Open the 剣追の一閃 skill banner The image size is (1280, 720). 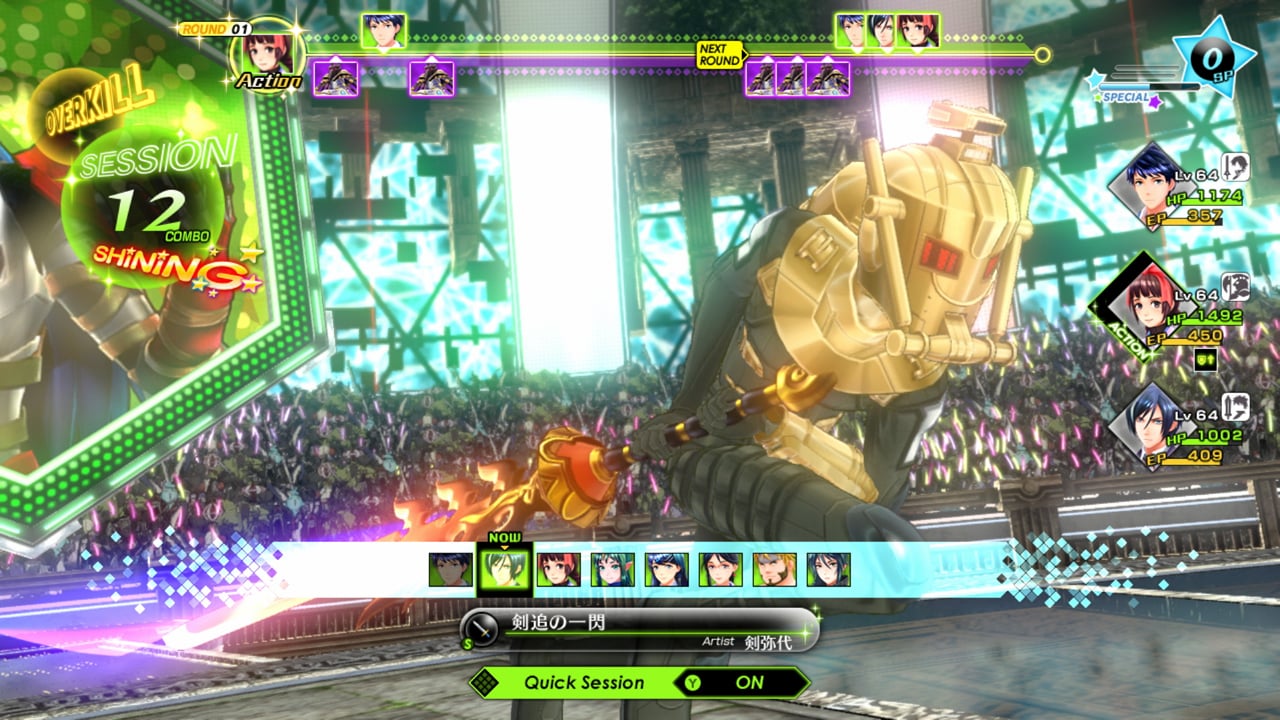(x=640, y=630)
